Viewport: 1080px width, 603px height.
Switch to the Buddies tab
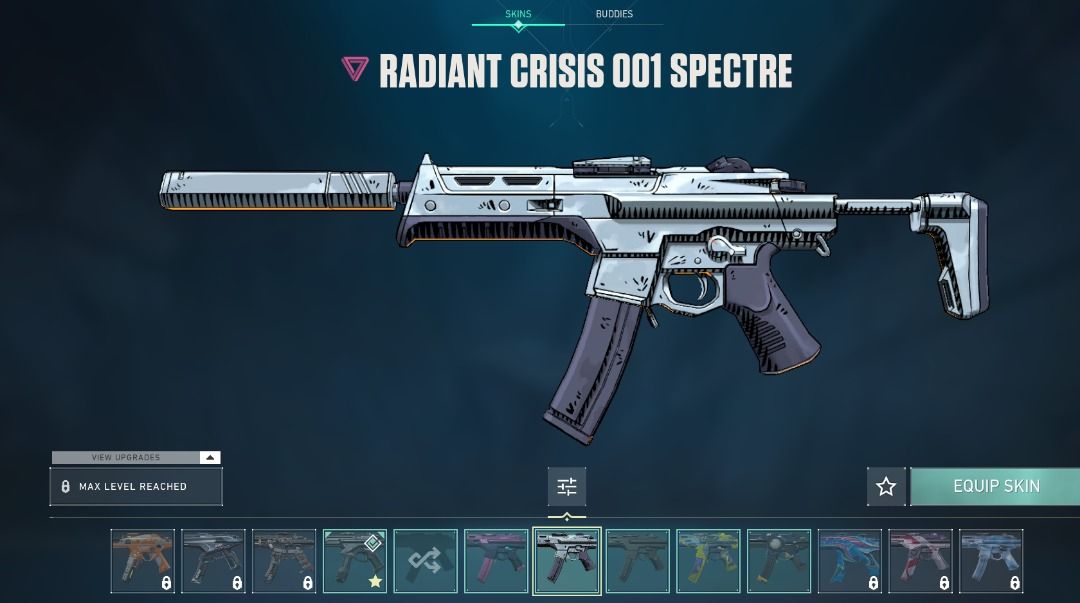click(x=614, y=14)
